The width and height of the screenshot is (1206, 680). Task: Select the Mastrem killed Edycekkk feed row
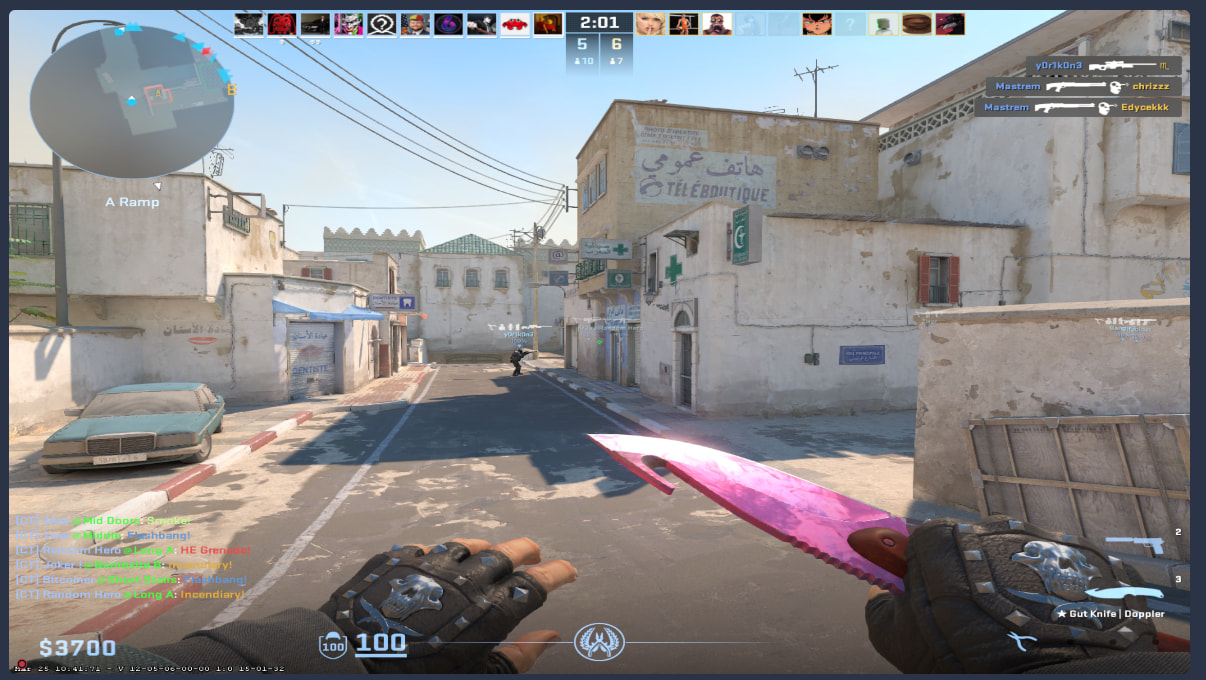pyautogui.click(x=1078, y=107)
